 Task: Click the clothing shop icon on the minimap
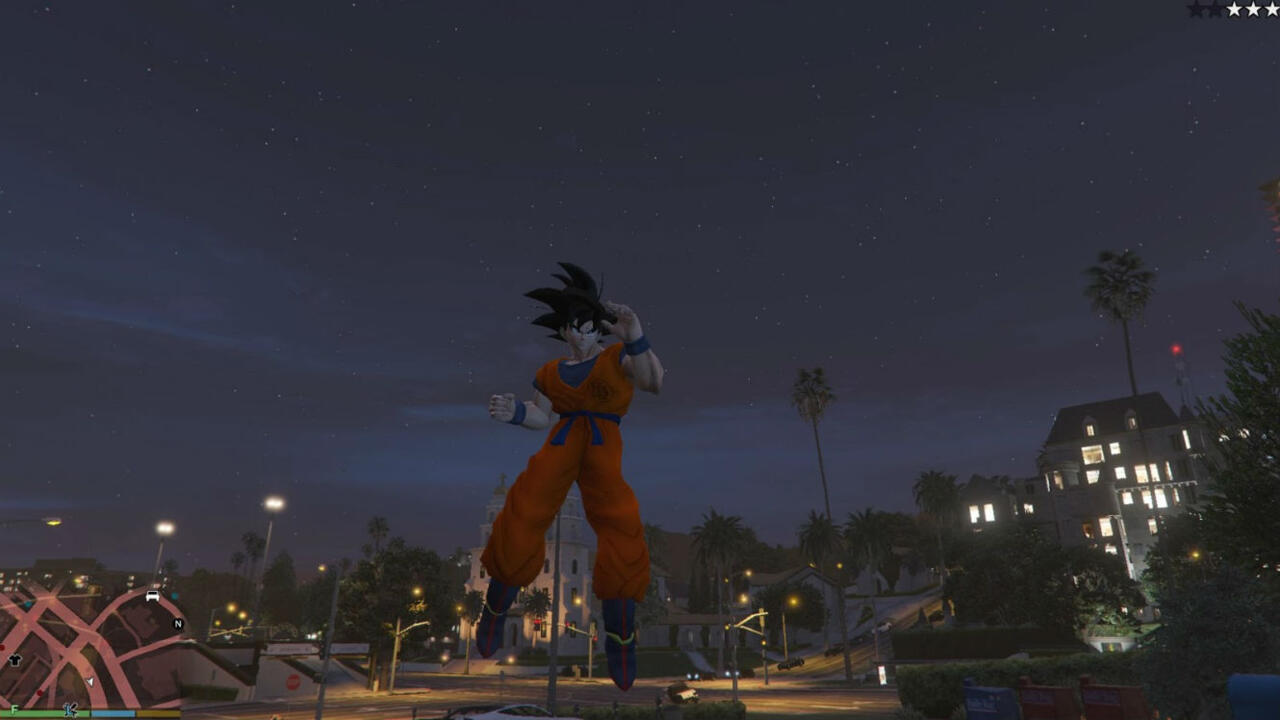[x=14, y=660]
